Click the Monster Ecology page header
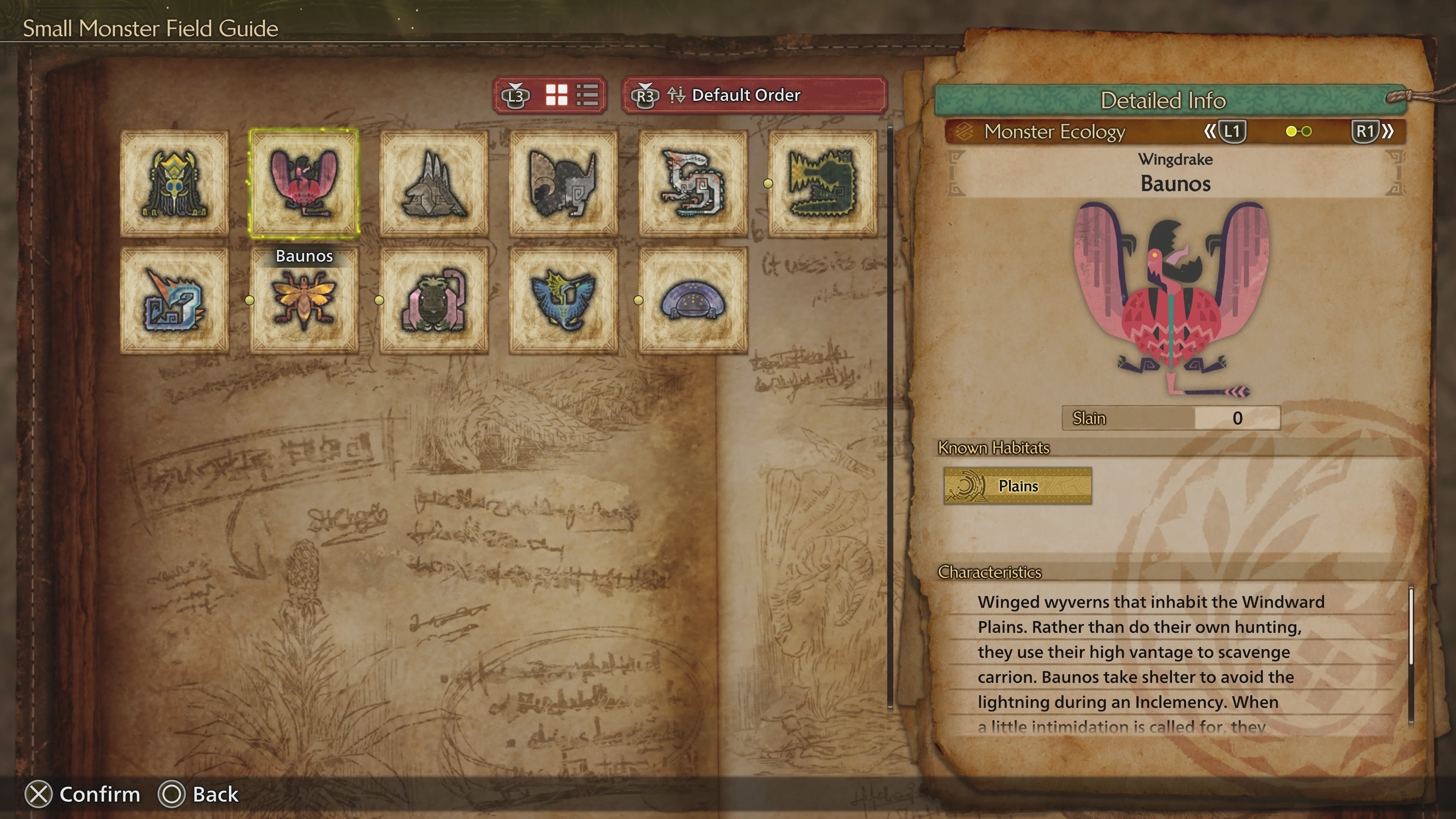Screen dimensions: 1456x819 click(x=1055, y=132)
